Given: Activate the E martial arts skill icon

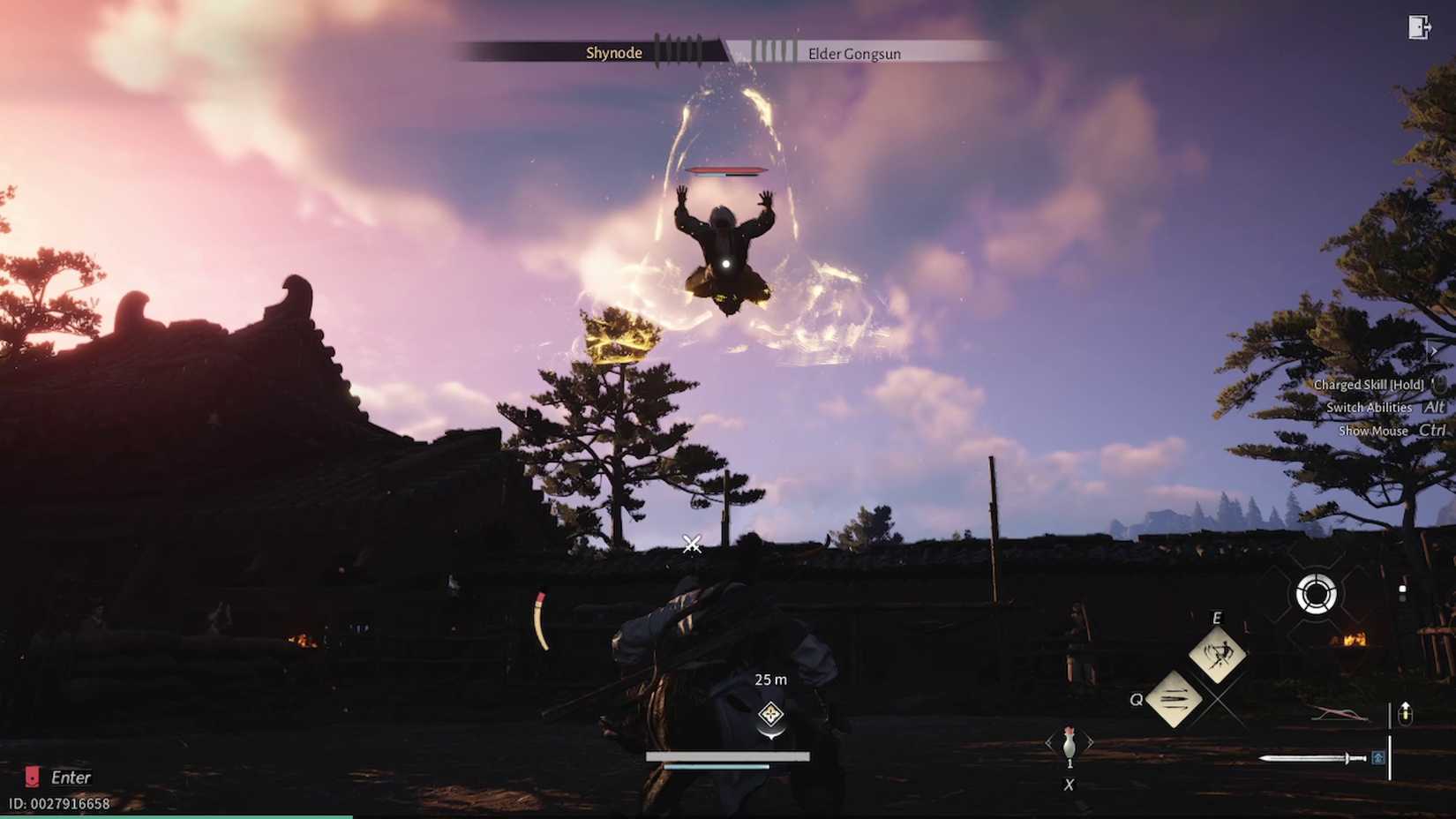Looking at the screenshot, I should coord(1216,656).
